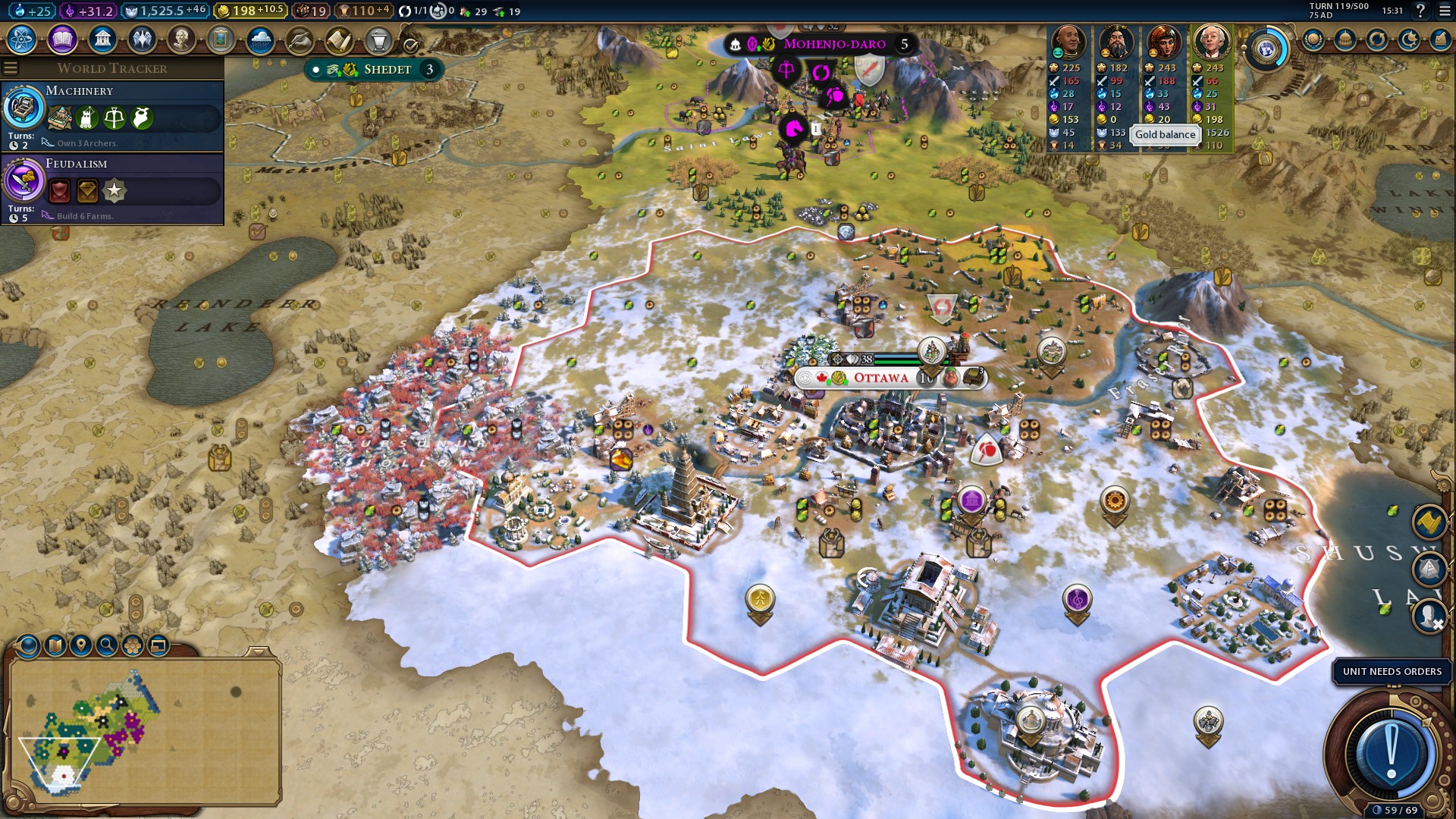Image resolution: width=1456 pixels, height=819 pixels.
Task: Open the technology tree atom icon
Action: [22, 39]
